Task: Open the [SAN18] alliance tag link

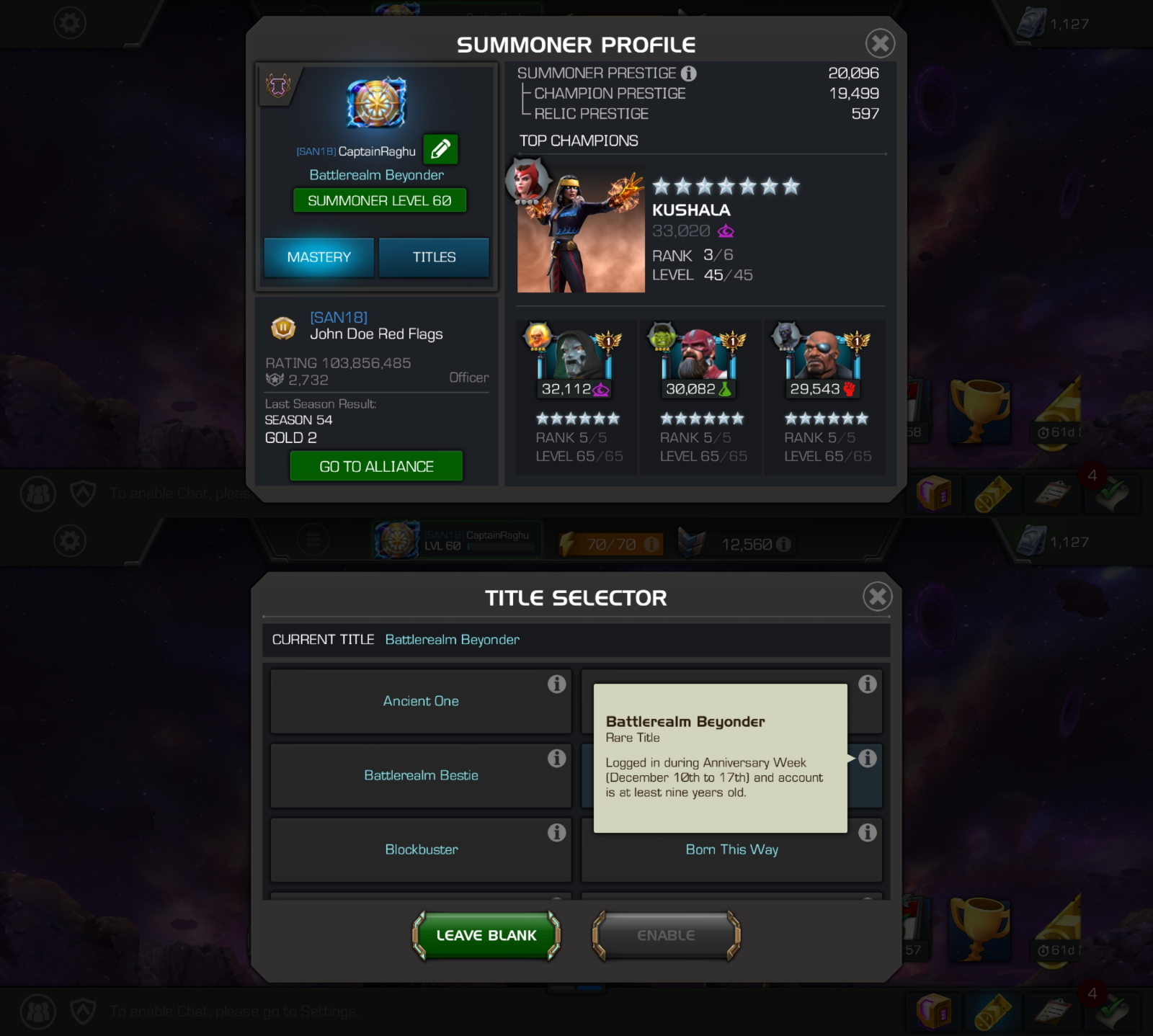Action: point(339,317)
